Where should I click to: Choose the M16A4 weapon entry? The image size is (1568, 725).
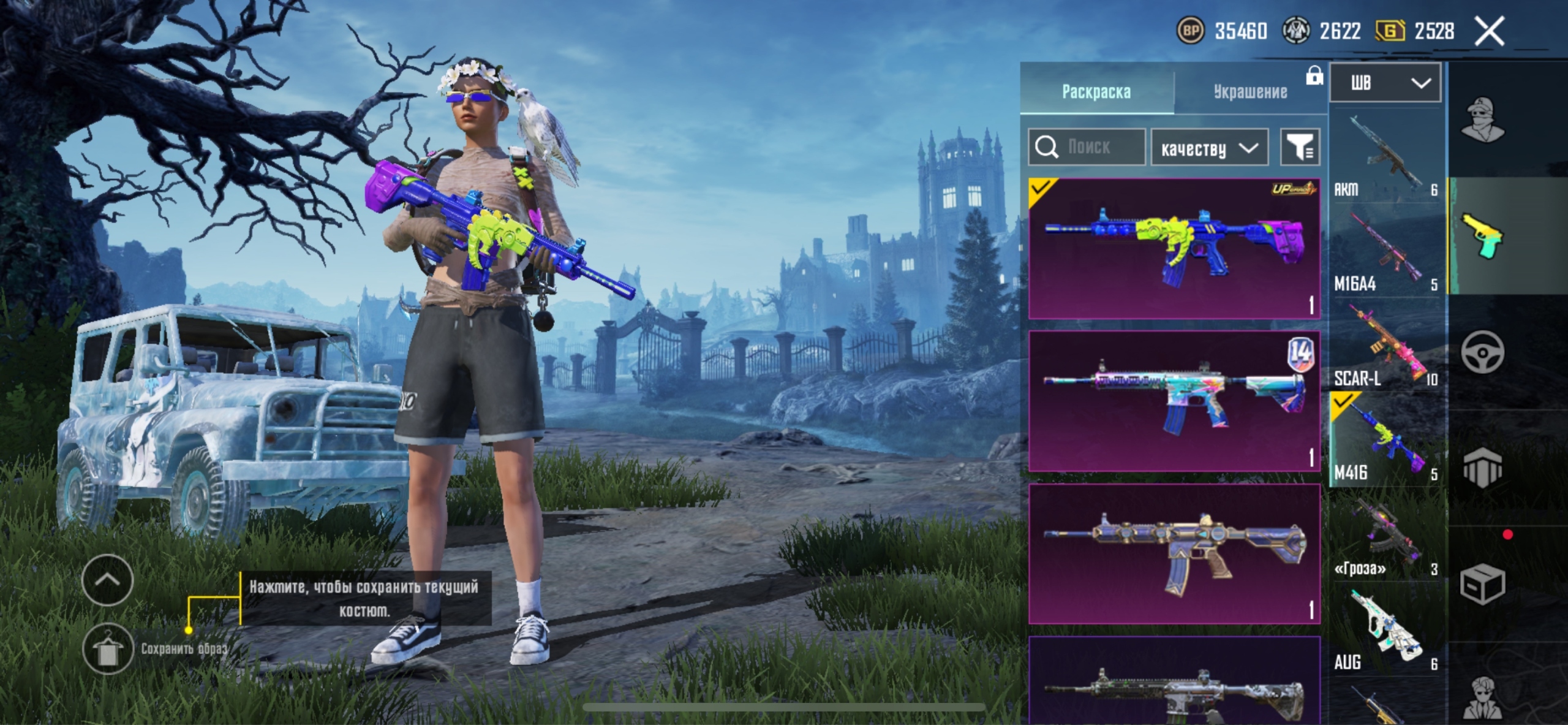pyautogui.click(x=1385, y=251)
